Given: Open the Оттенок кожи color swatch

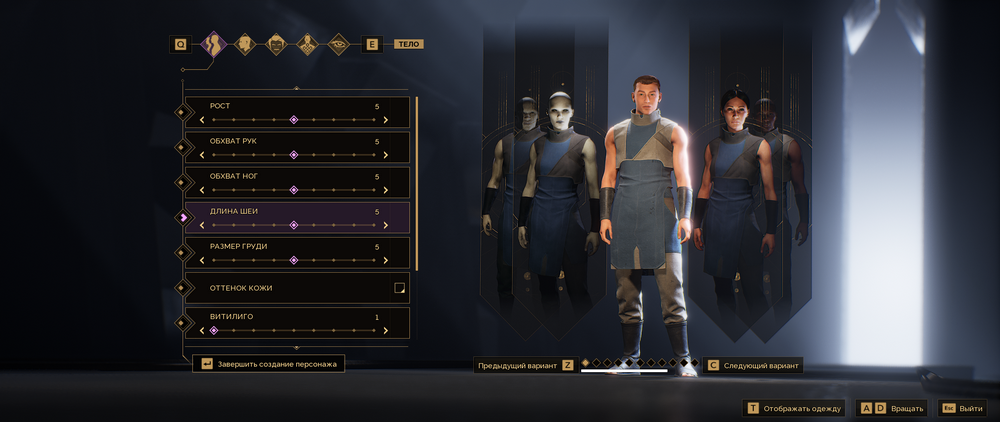Looking at the screenshot, I should [399, 288].
